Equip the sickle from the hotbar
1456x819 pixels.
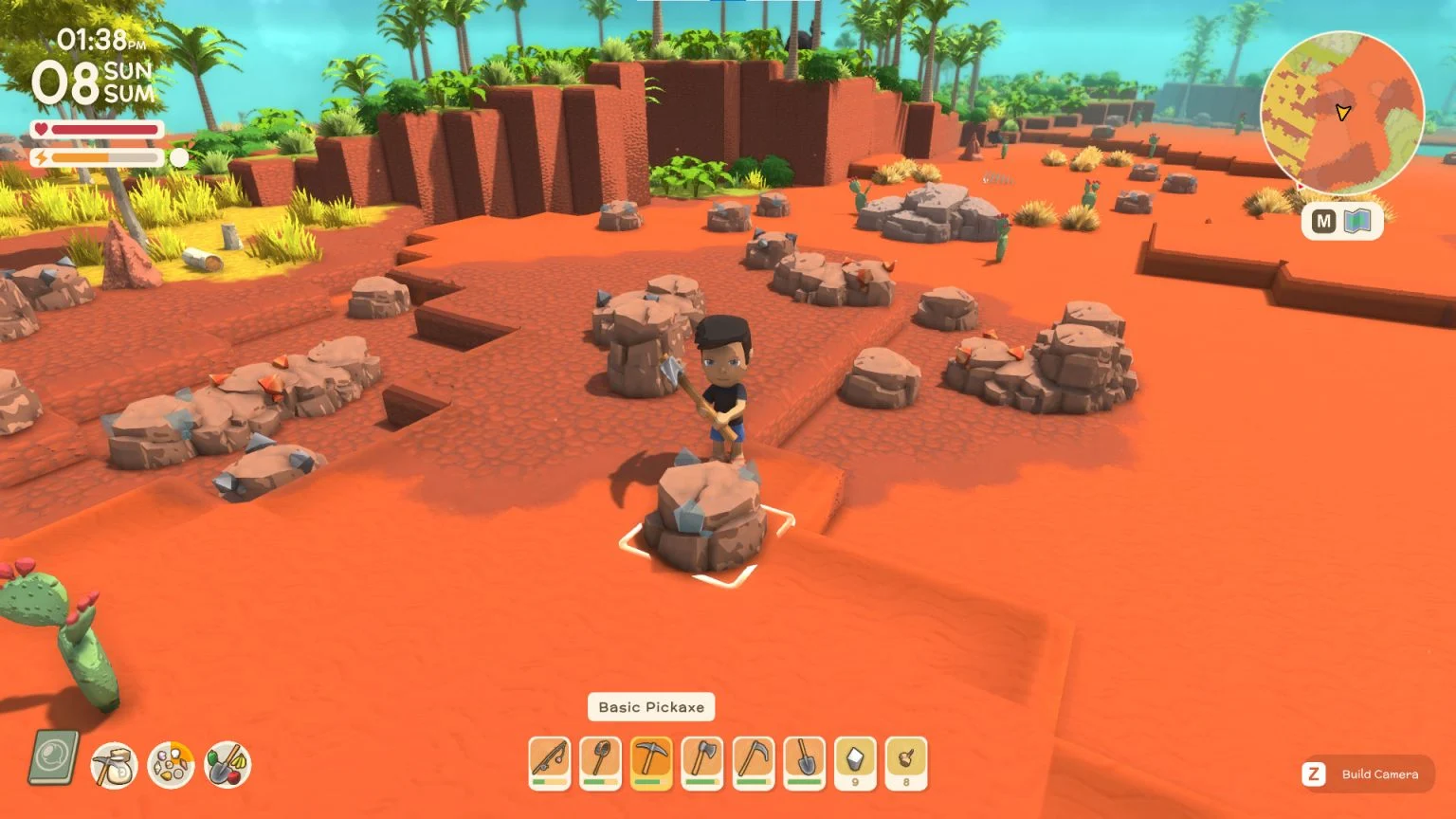753,763
